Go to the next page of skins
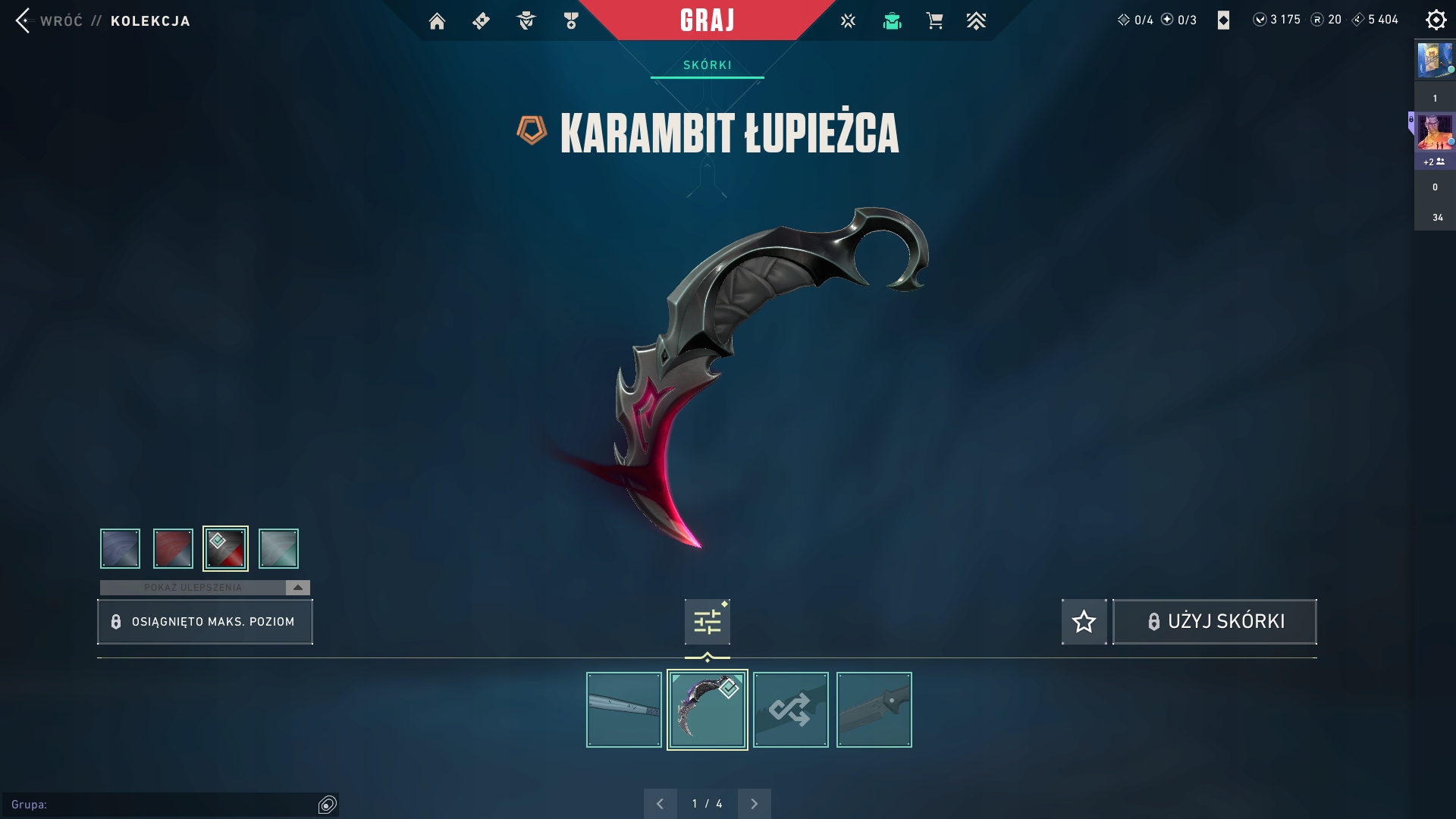 [x=754, y=804]
